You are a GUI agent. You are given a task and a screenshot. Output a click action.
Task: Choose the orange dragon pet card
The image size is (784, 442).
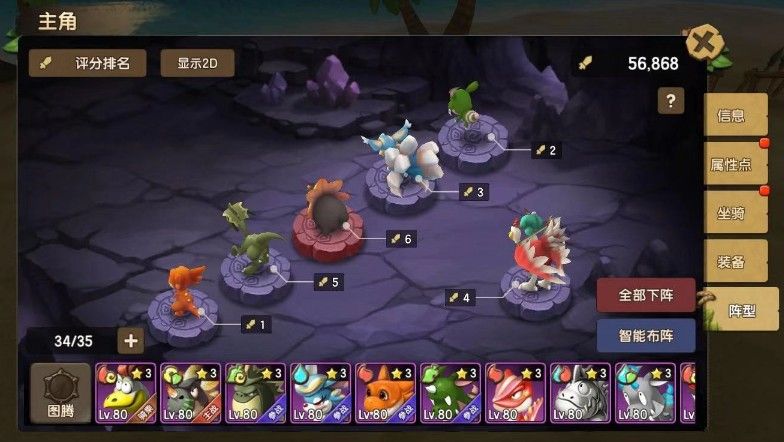point(385,394)
